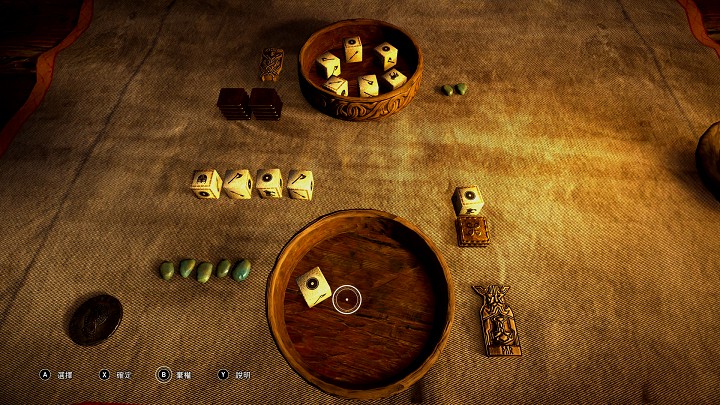Choose the carved god favor totem beside the lower bowl
This screenshot has height=405, width=720.
tap(496, 319)
